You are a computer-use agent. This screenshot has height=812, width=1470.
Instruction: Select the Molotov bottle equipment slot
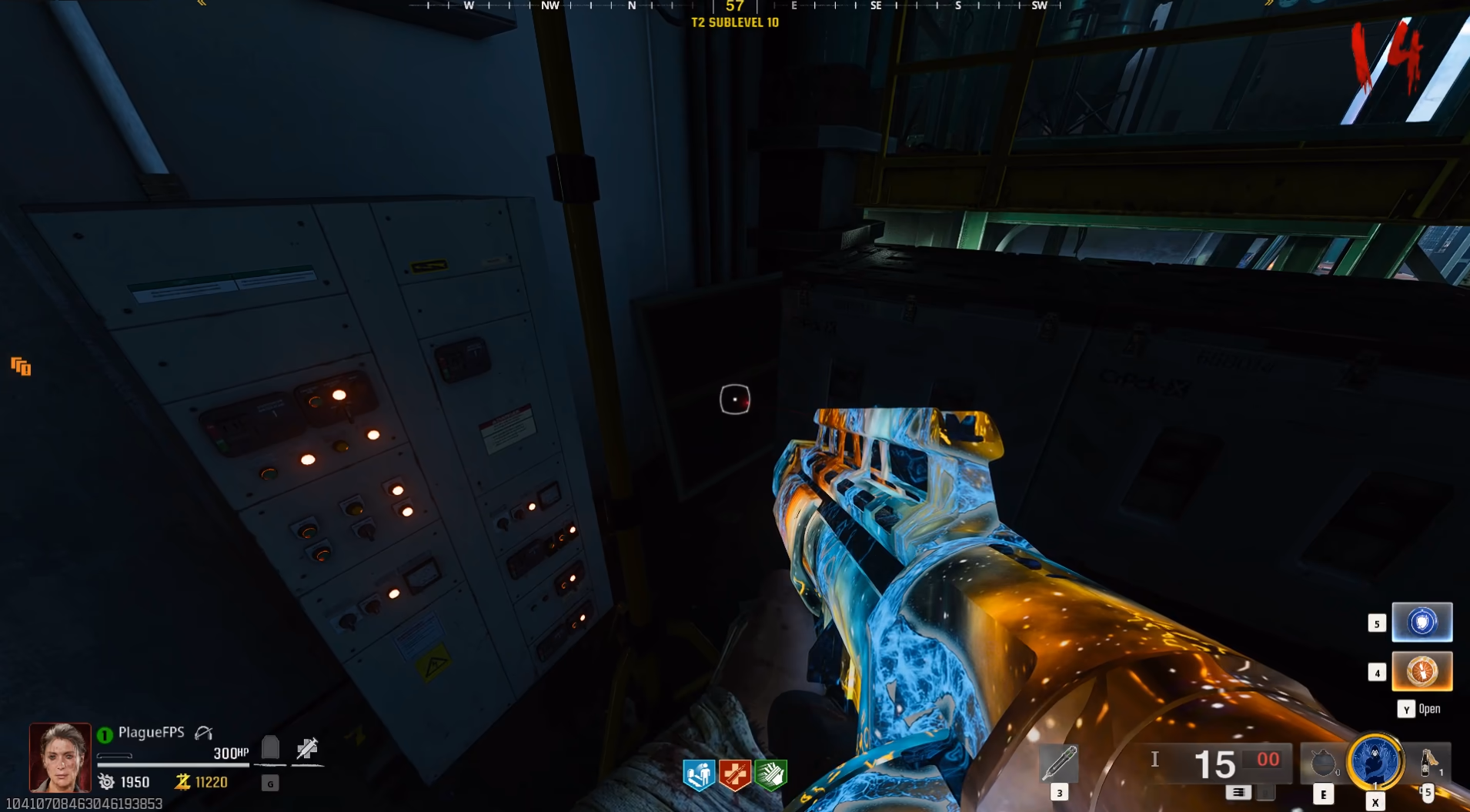pos(1427,762)
